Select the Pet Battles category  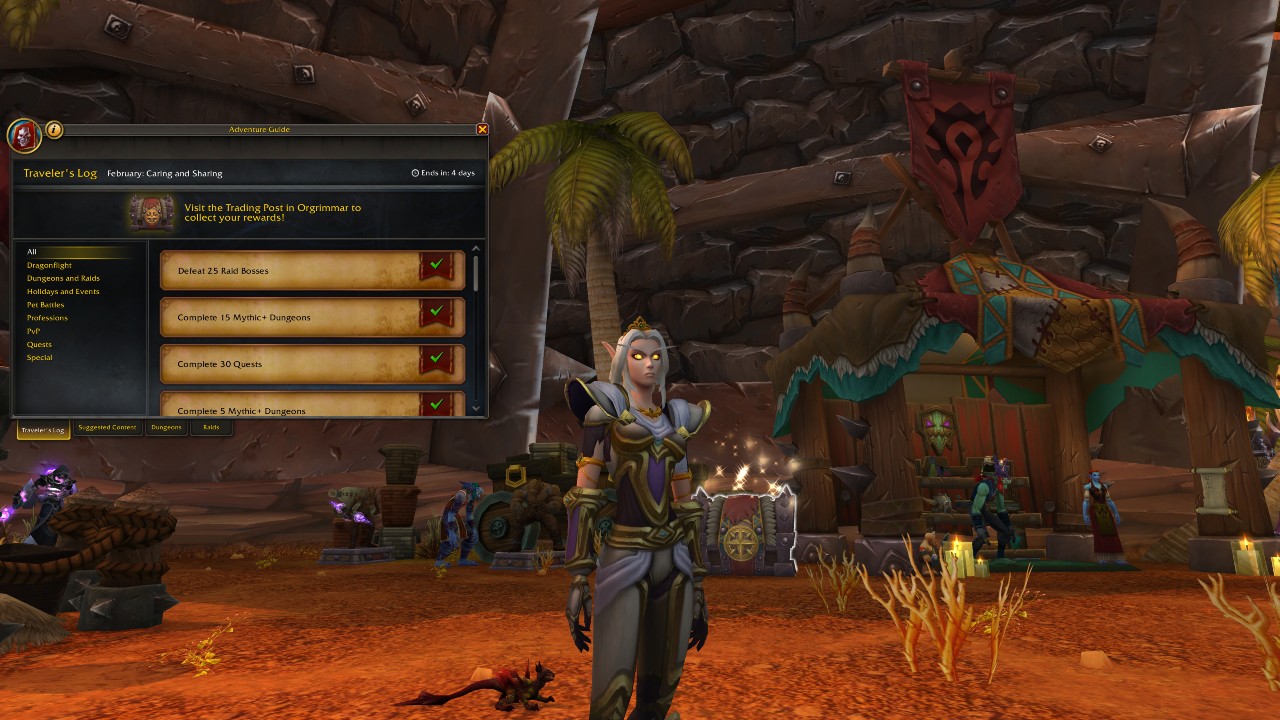pyautogui.click(x=45, y=304)
